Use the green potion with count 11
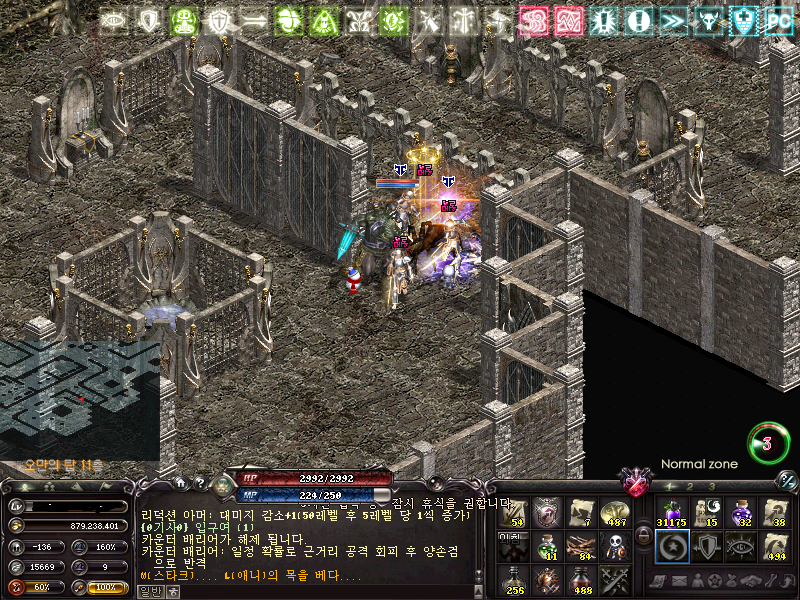Screen dimensions: 800x600 [547, 546]
